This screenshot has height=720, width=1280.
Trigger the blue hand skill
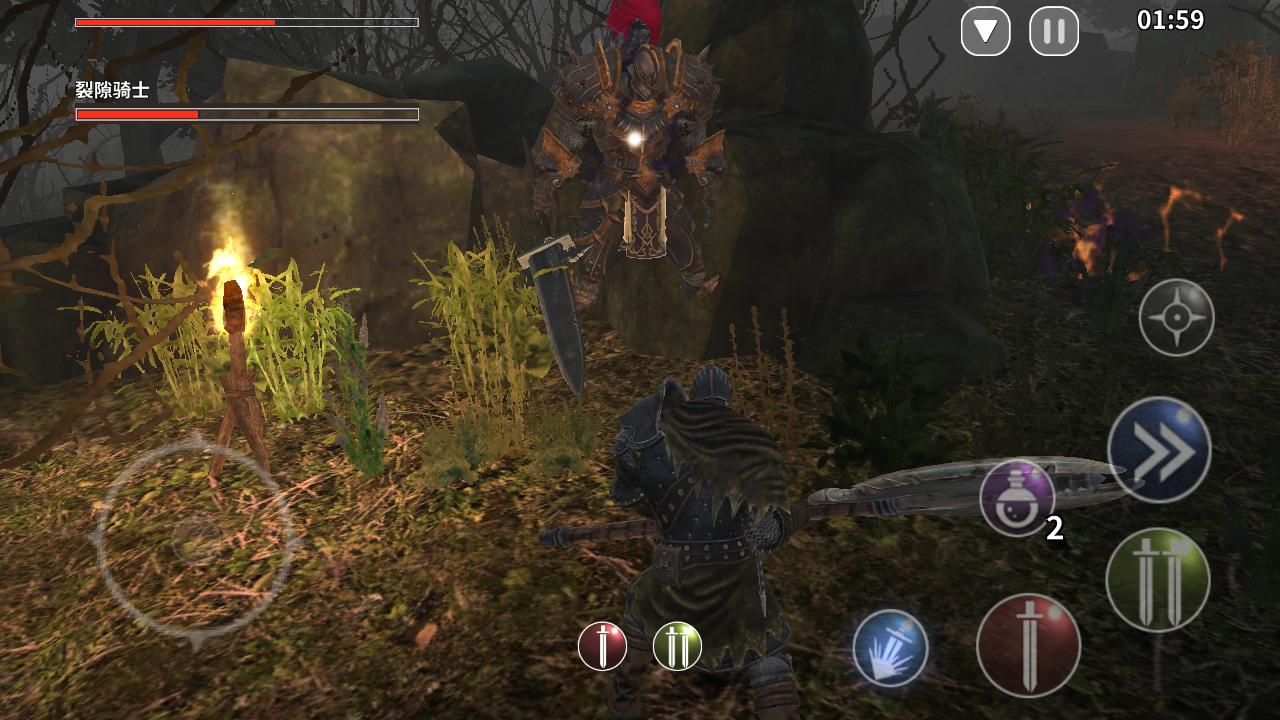[890, 648]
